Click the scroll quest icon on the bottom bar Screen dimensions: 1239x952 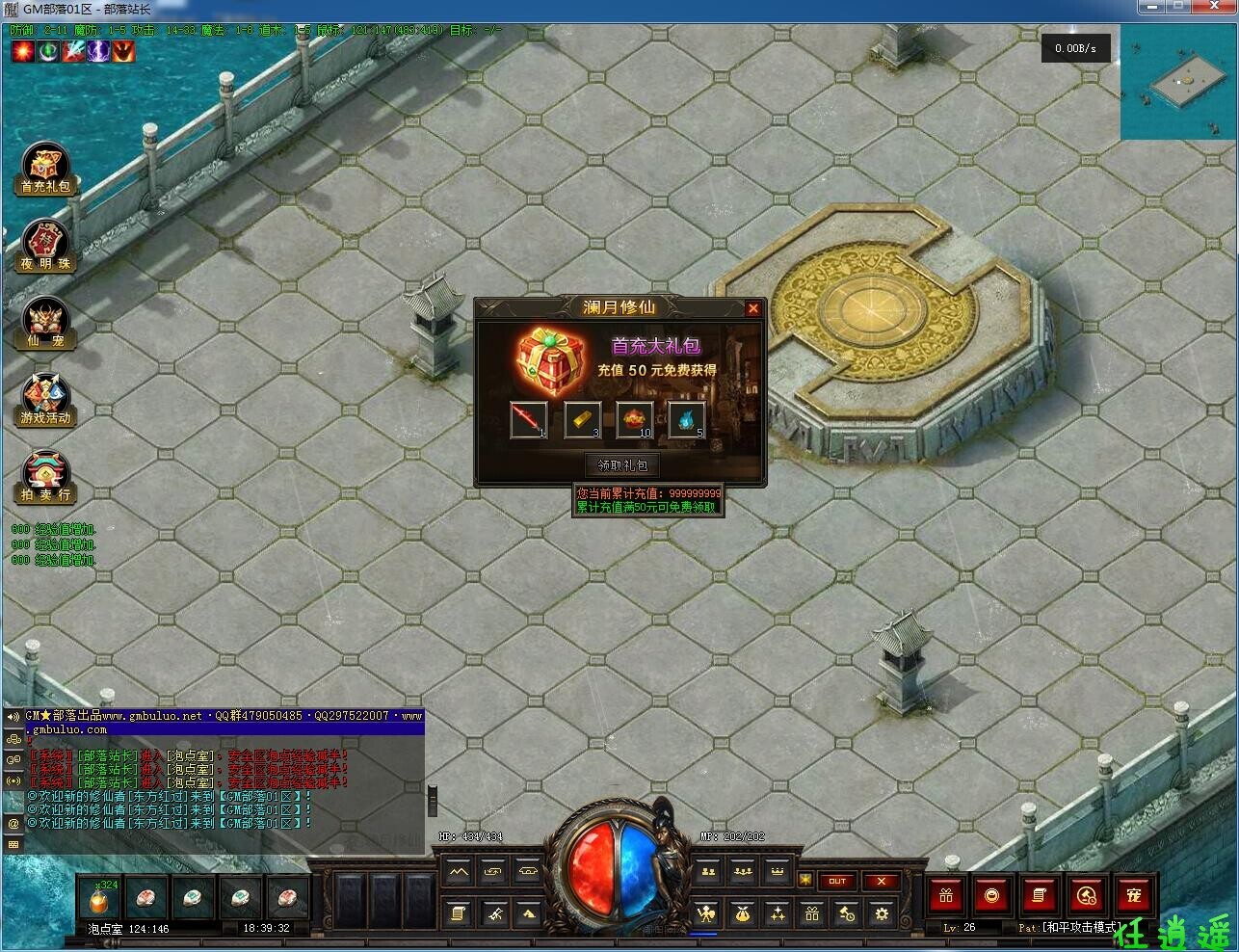pyautogui.click(x=459, y=912)
